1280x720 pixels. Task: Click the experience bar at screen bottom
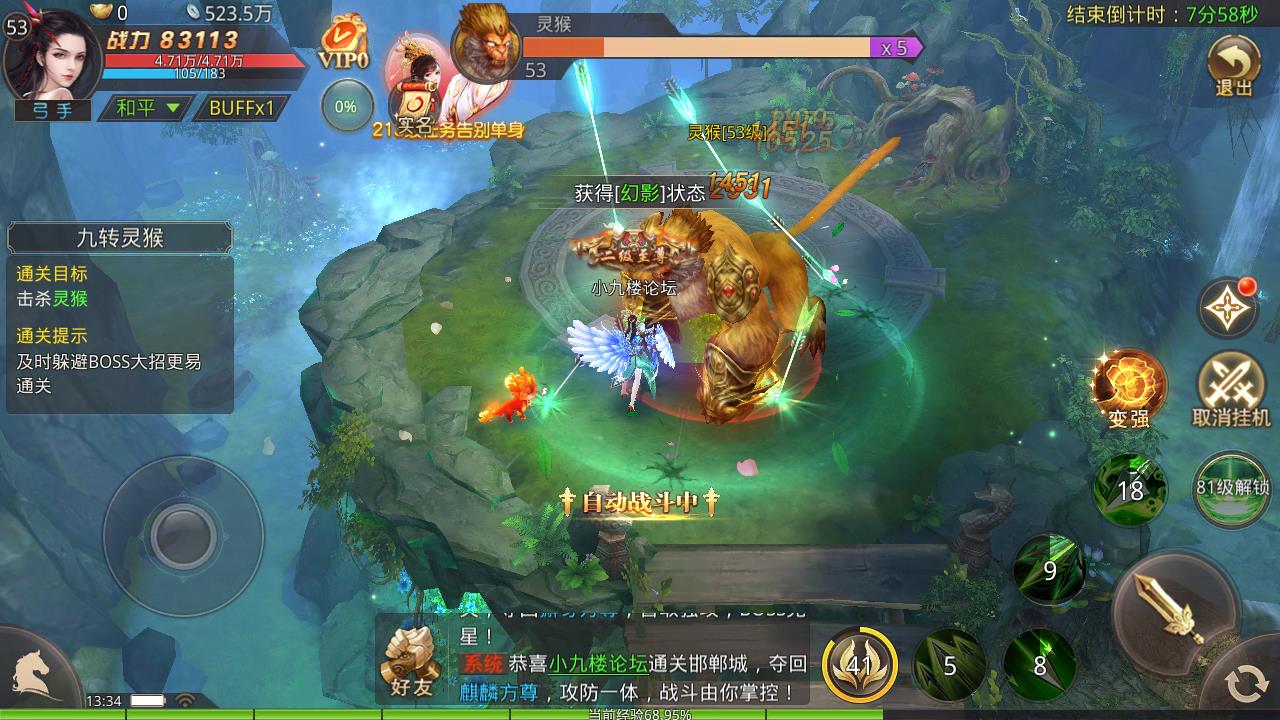[x=640, y=716]
